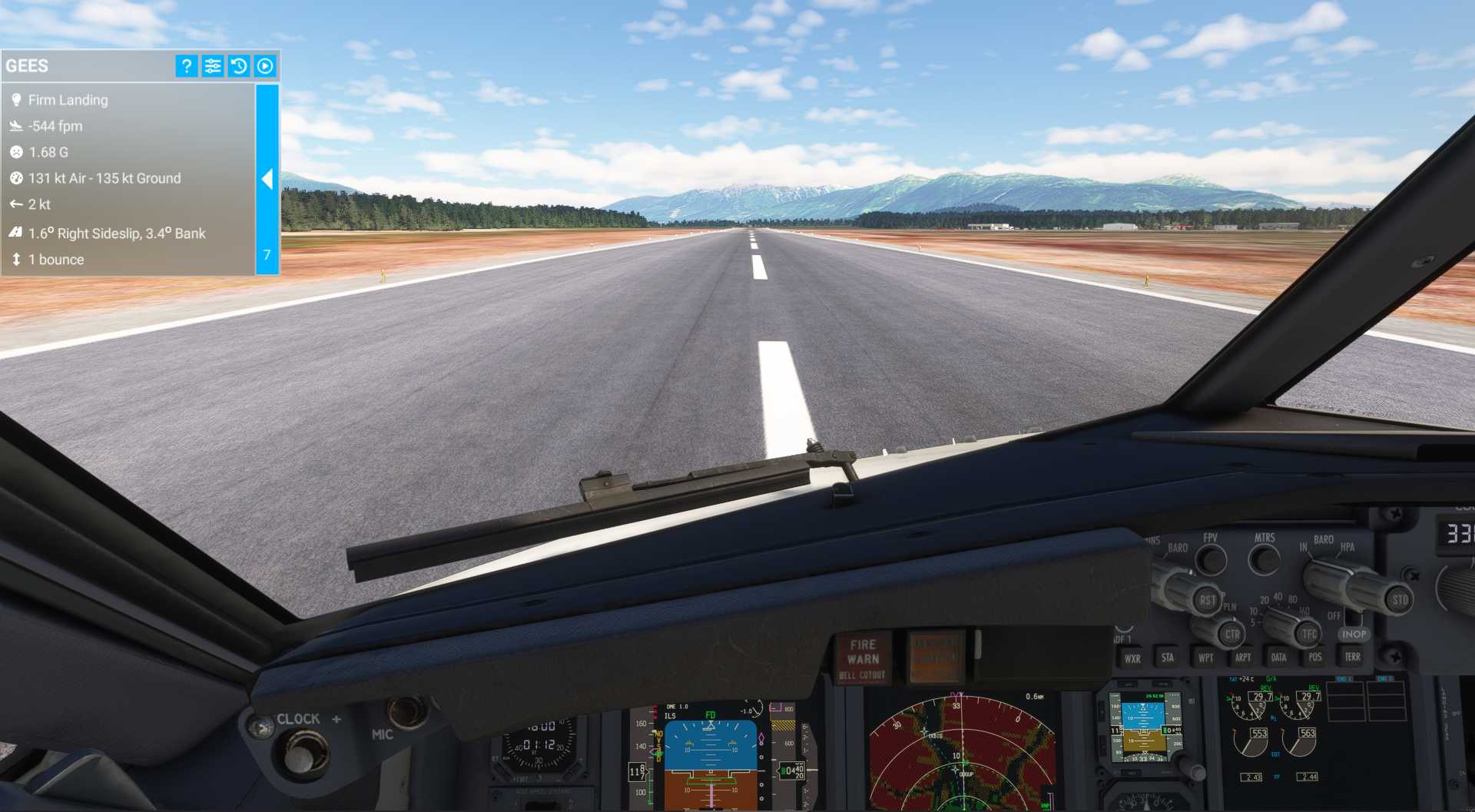The height and width of the screenshot is (812, 1475).
Task: Toggle the WXR weather radar button
Action: click(x=1132, y=658)
